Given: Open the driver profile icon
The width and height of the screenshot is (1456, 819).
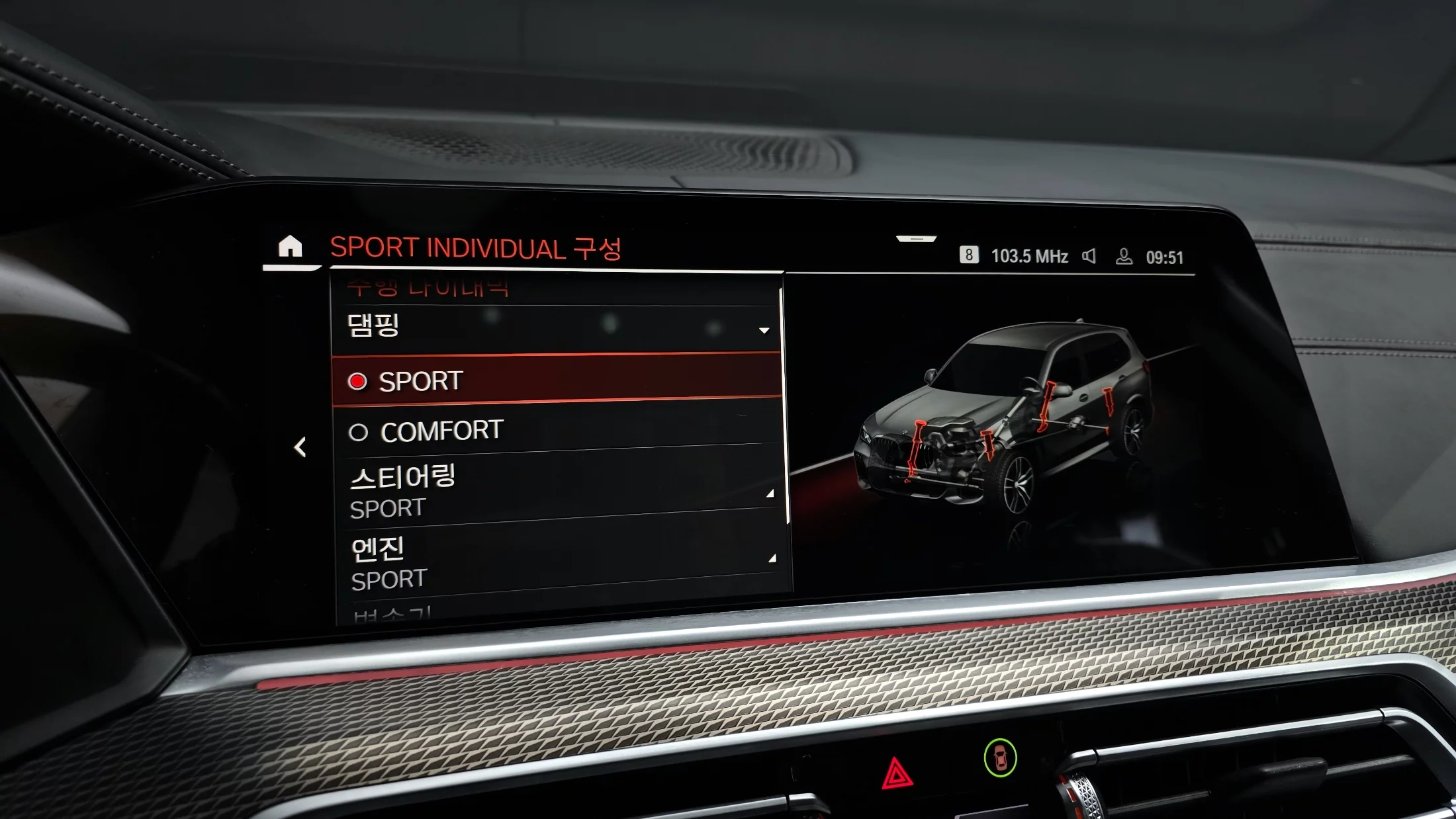Looking at the screenshot, I should [x=1124, y=257].
